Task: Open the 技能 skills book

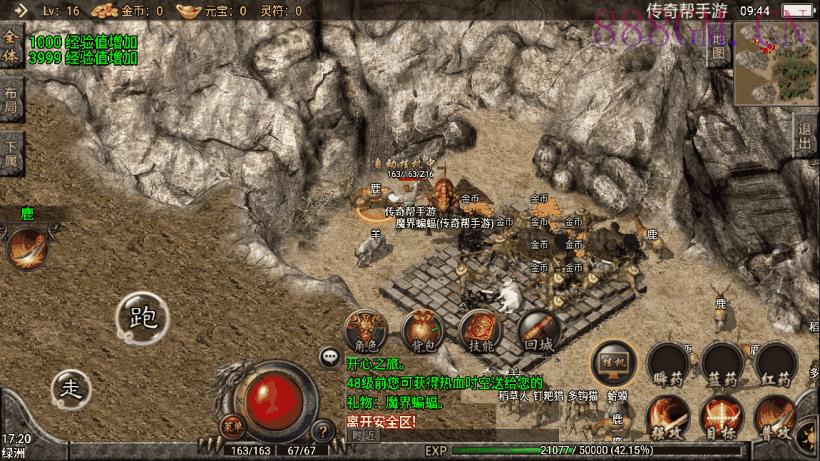Action: click(480, 332)
